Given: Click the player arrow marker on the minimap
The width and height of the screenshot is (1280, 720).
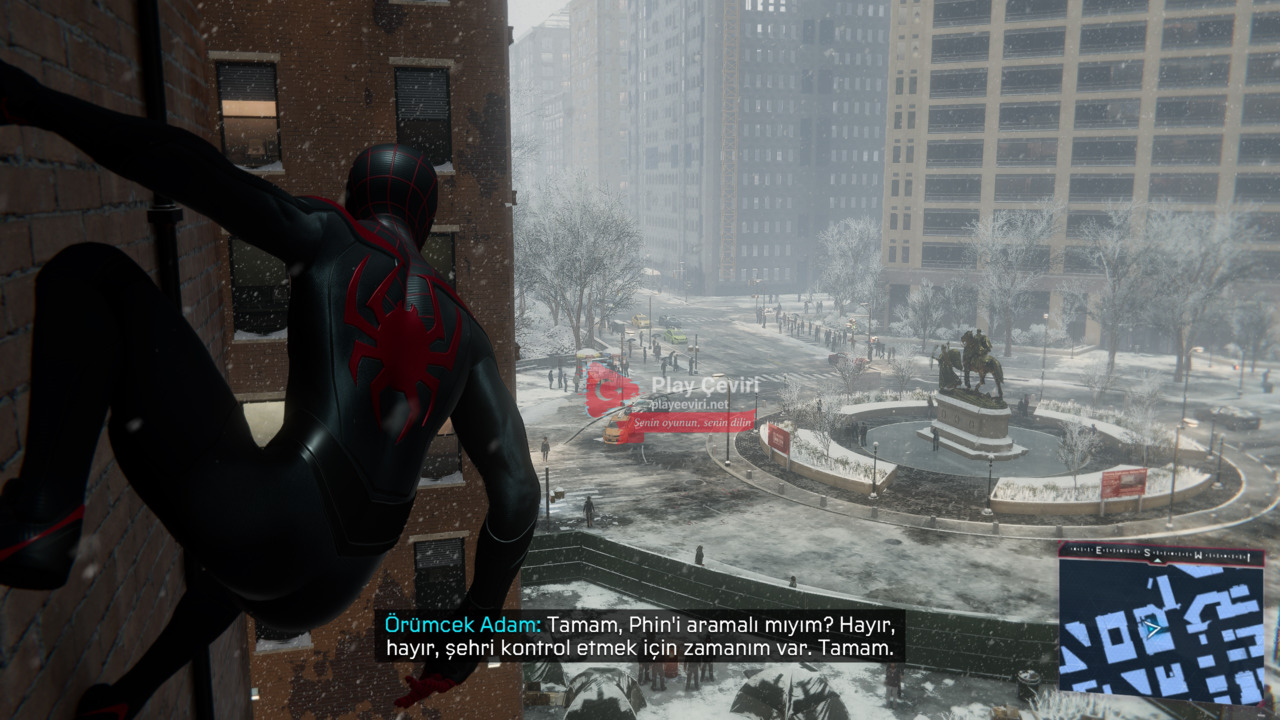Looking at the screenshot, I should [1153, 629].
